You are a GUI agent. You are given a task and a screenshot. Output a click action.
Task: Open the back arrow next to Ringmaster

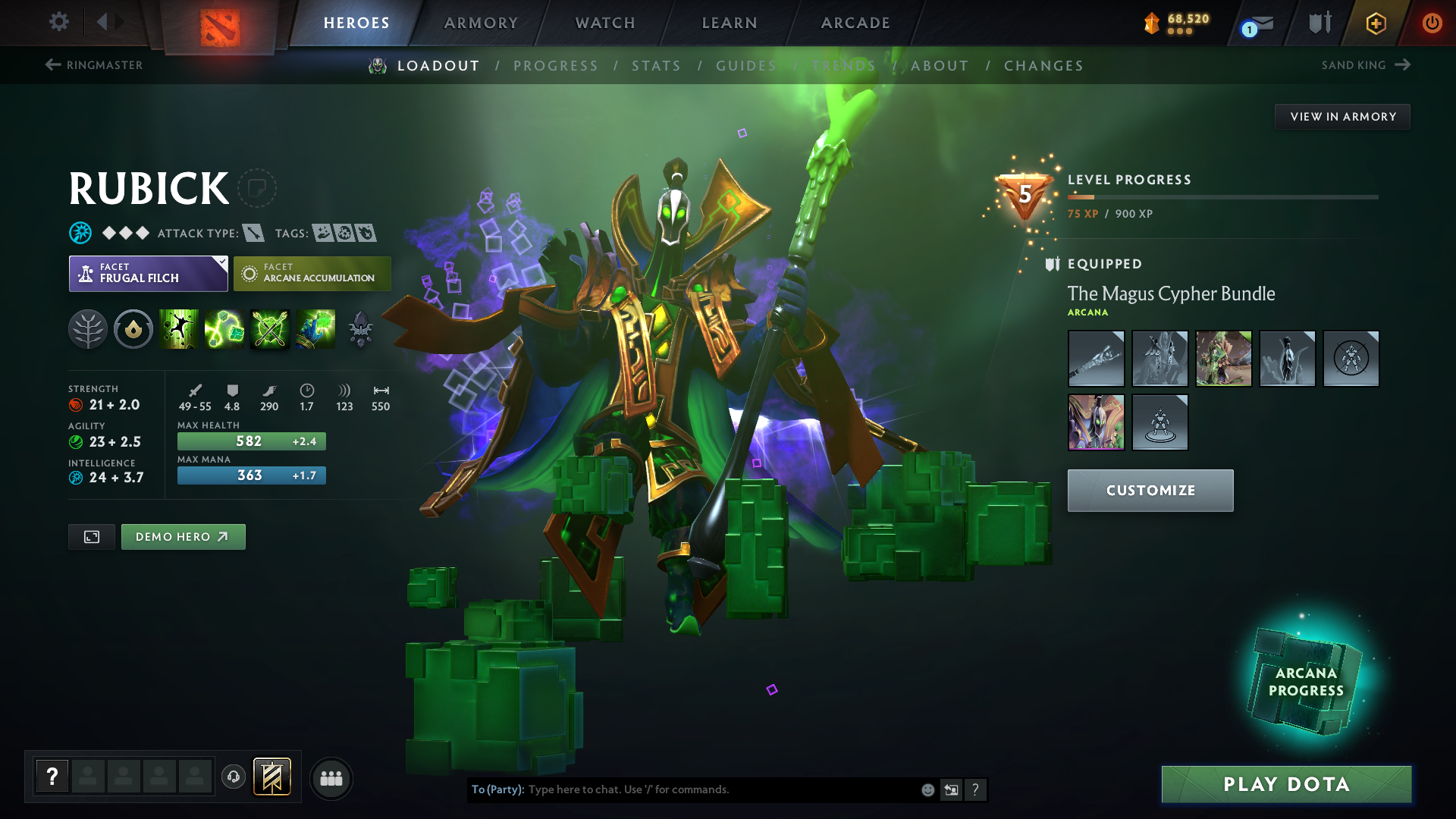pyautogui.click(x=51, y=65)
